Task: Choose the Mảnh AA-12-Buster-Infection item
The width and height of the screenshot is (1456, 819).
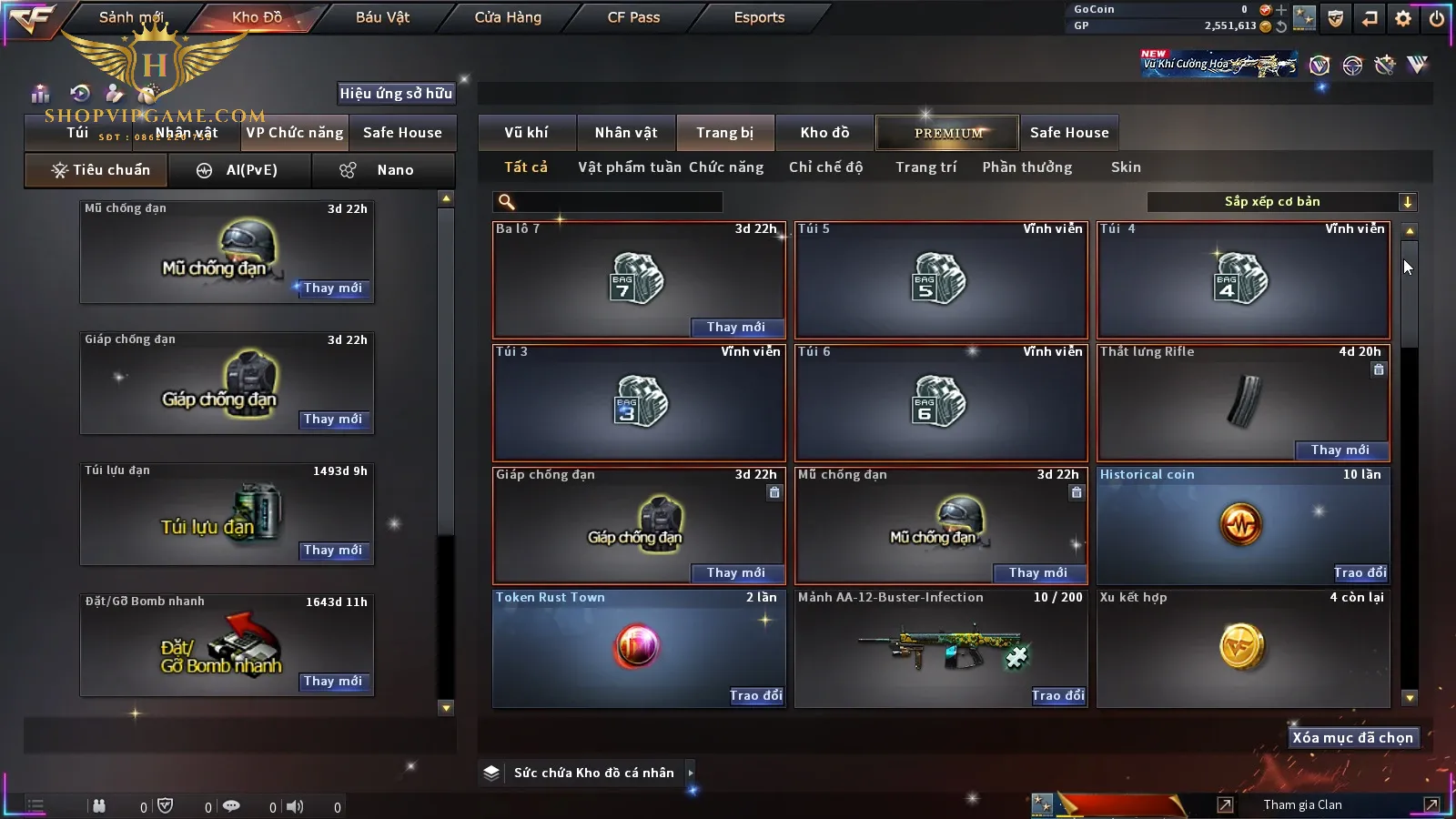Action: (x=941, y=648)
